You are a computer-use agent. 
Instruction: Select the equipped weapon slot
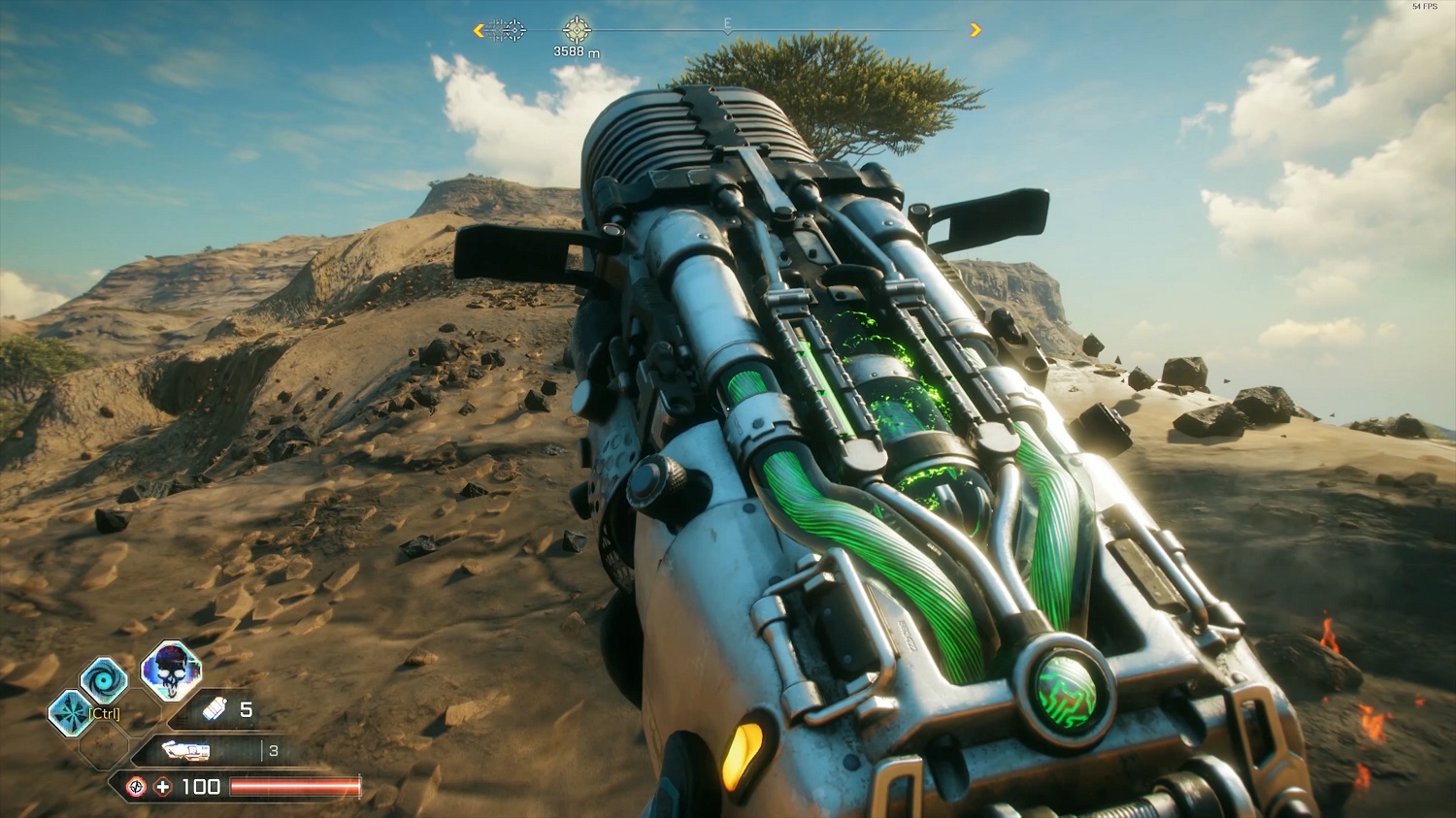pos(186,750)
